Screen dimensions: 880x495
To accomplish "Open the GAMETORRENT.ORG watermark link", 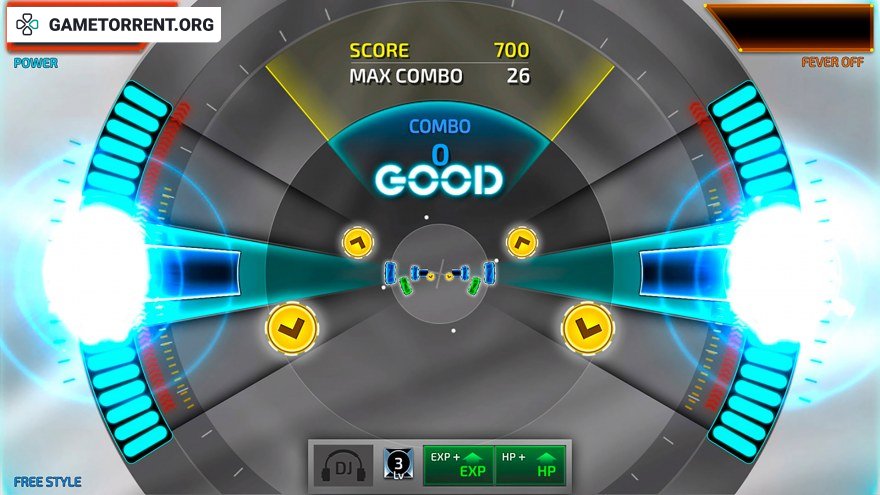I will click(114, 25).
